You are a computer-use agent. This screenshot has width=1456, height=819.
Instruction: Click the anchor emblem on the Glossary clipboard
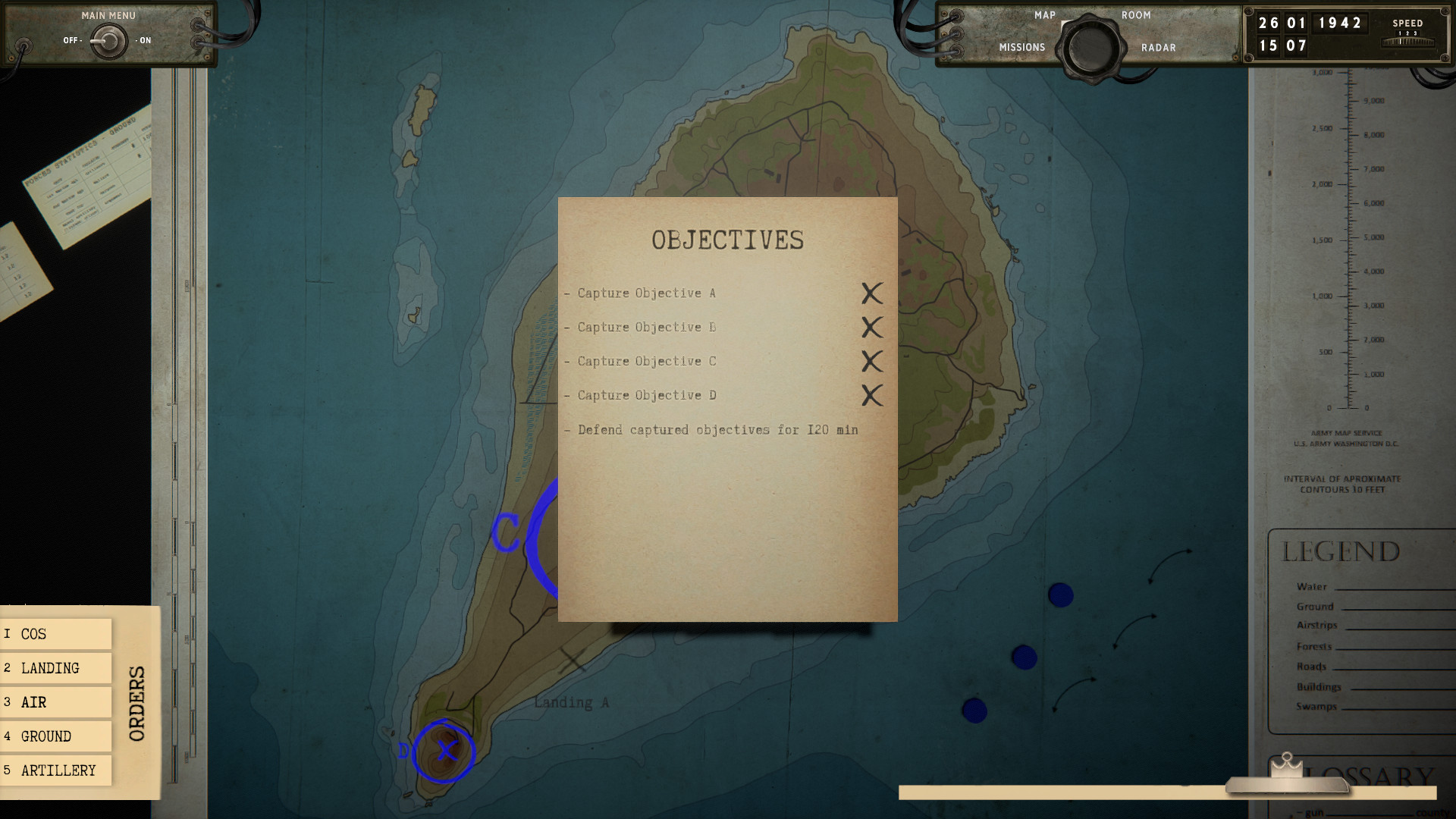[x=1287, y=764]
